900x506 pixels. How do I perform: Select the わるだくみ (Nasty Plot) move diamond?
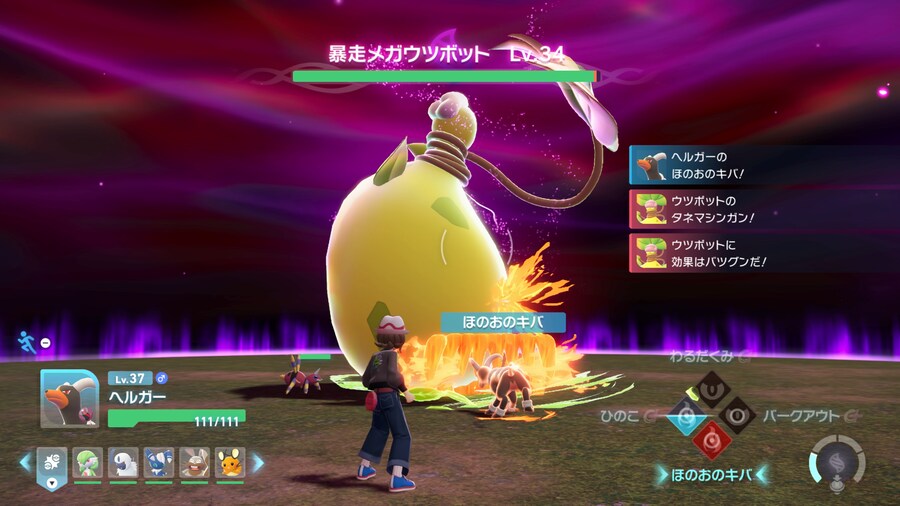coord(710,386)
